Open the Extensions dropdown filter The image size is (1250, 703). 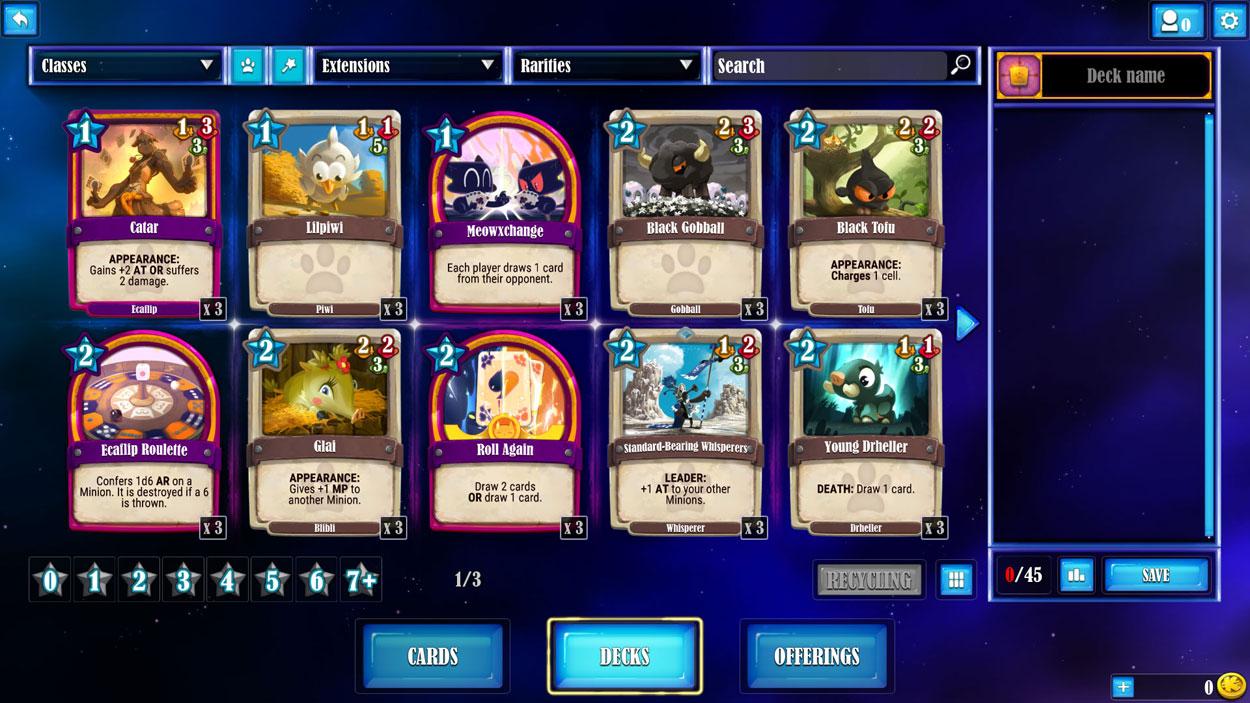click(x=408, y=66)
